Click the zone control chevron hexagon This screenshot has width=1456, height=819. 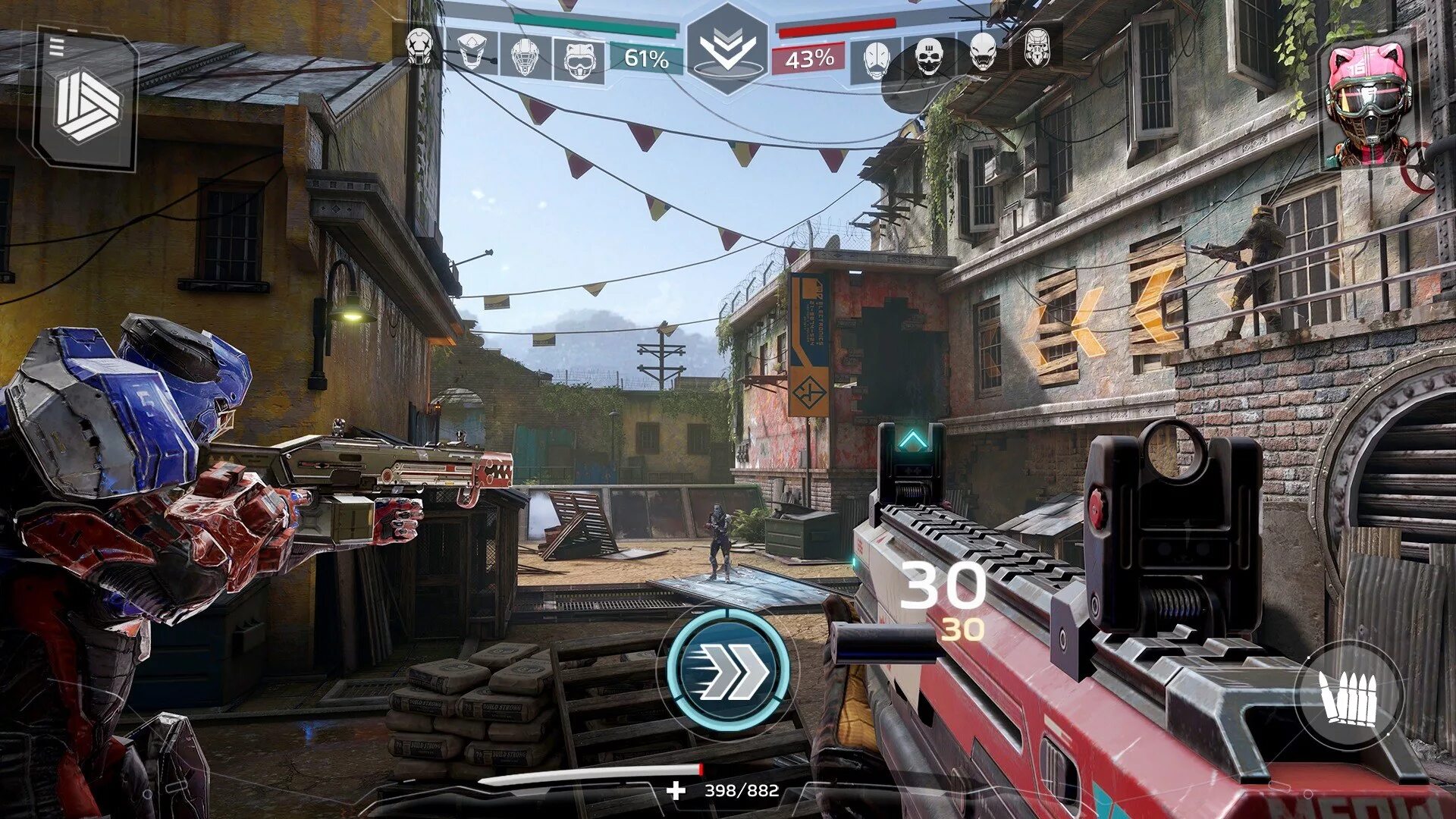click(x=727, y=49)
